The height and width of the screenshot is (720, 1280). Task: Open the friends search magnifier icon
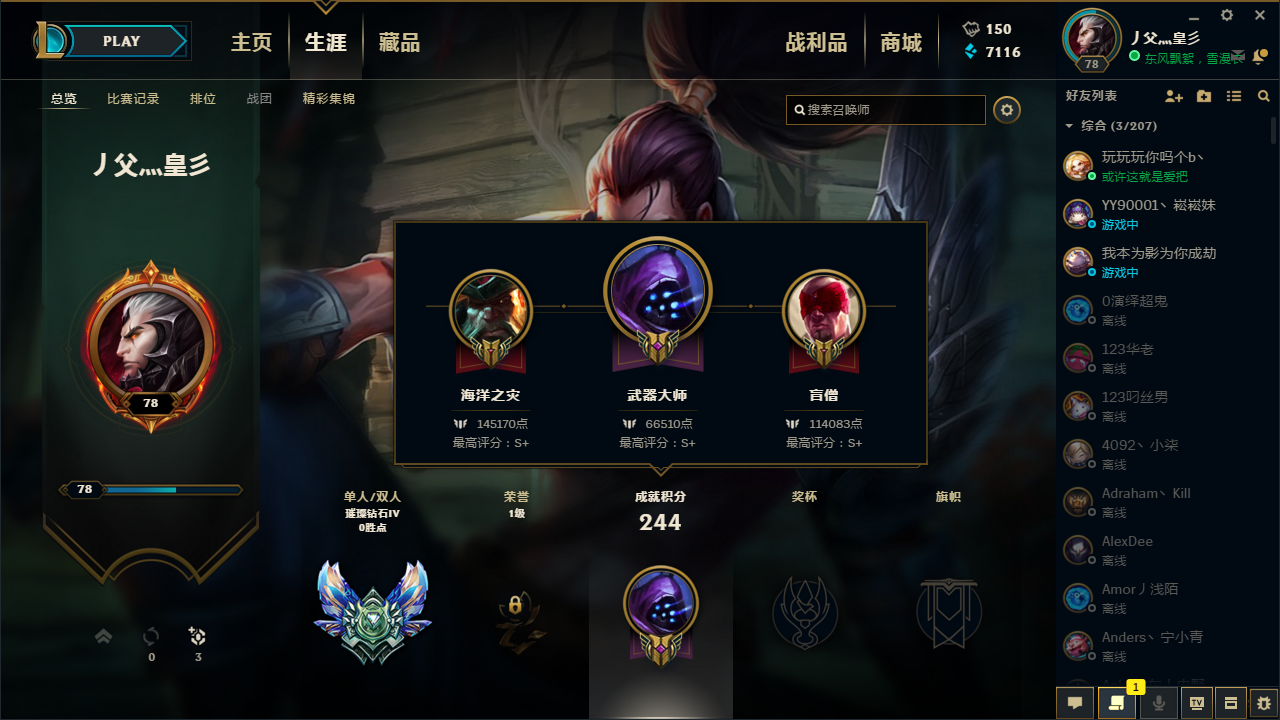(x=1263, y=96)
